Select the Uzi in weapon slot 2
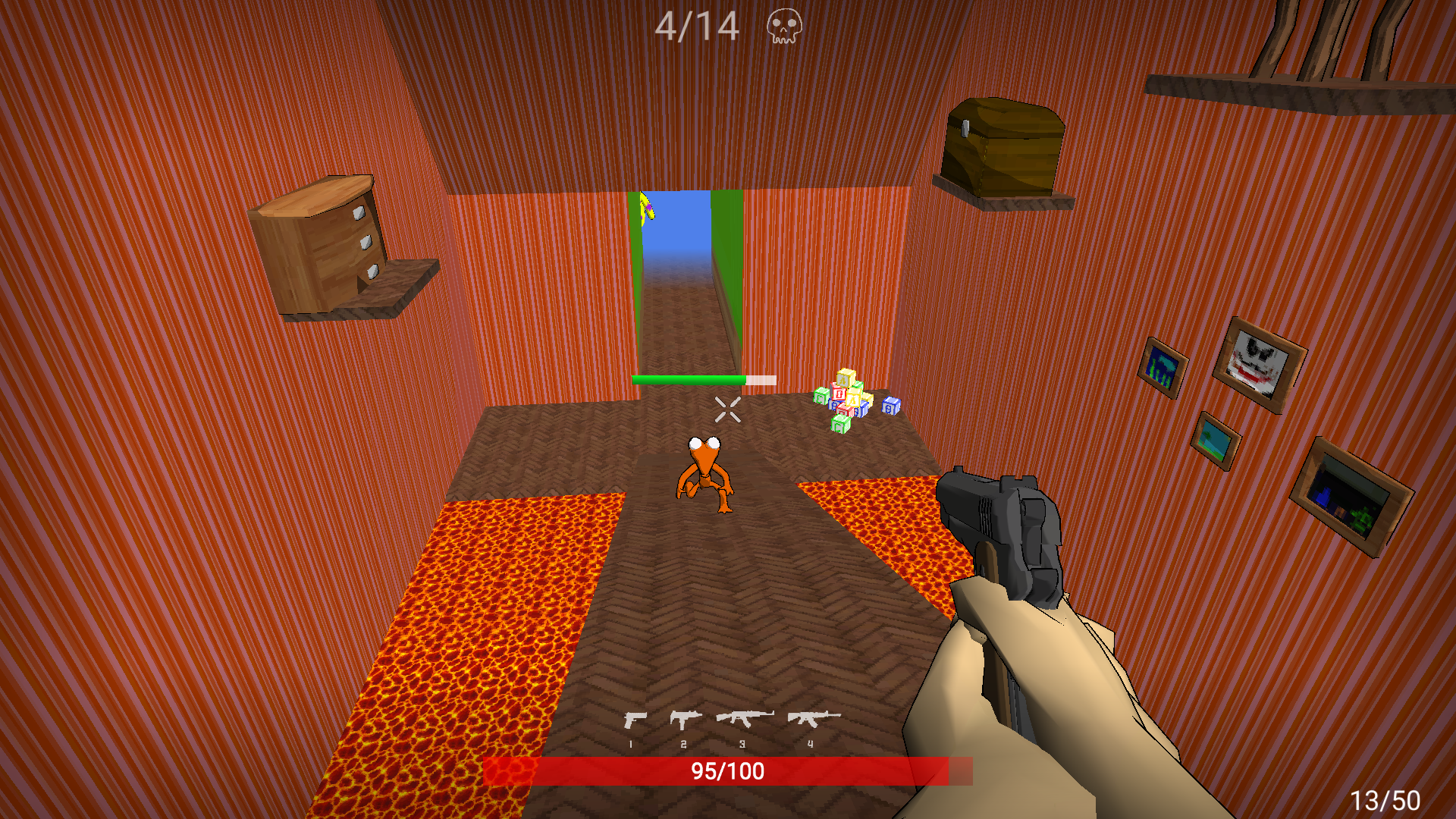Image resolution: width=1456 pixels, height=819 pixels. 685,719
